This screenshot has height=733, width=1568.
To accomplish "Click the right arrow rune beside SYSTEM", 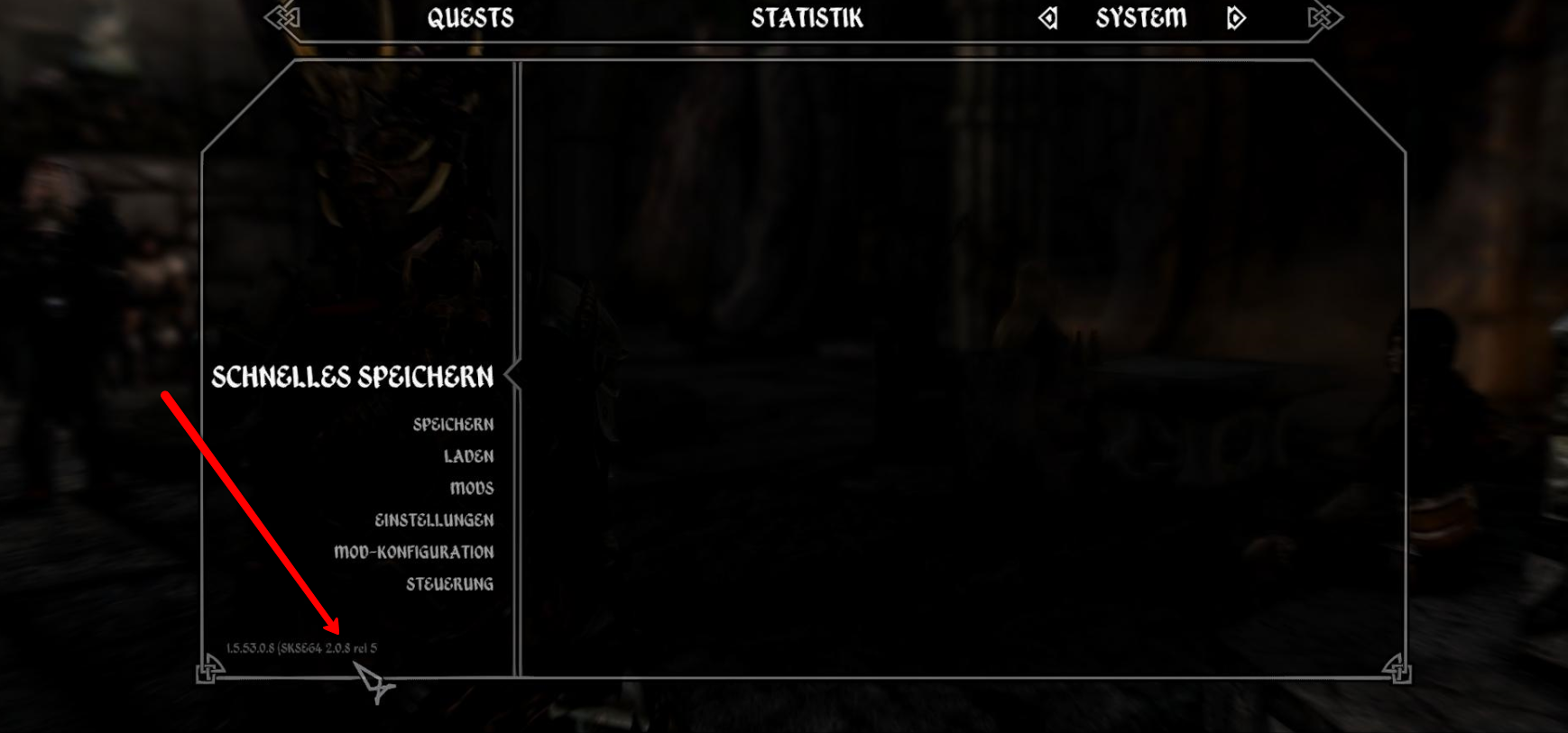I will (x=1235, y=17).
